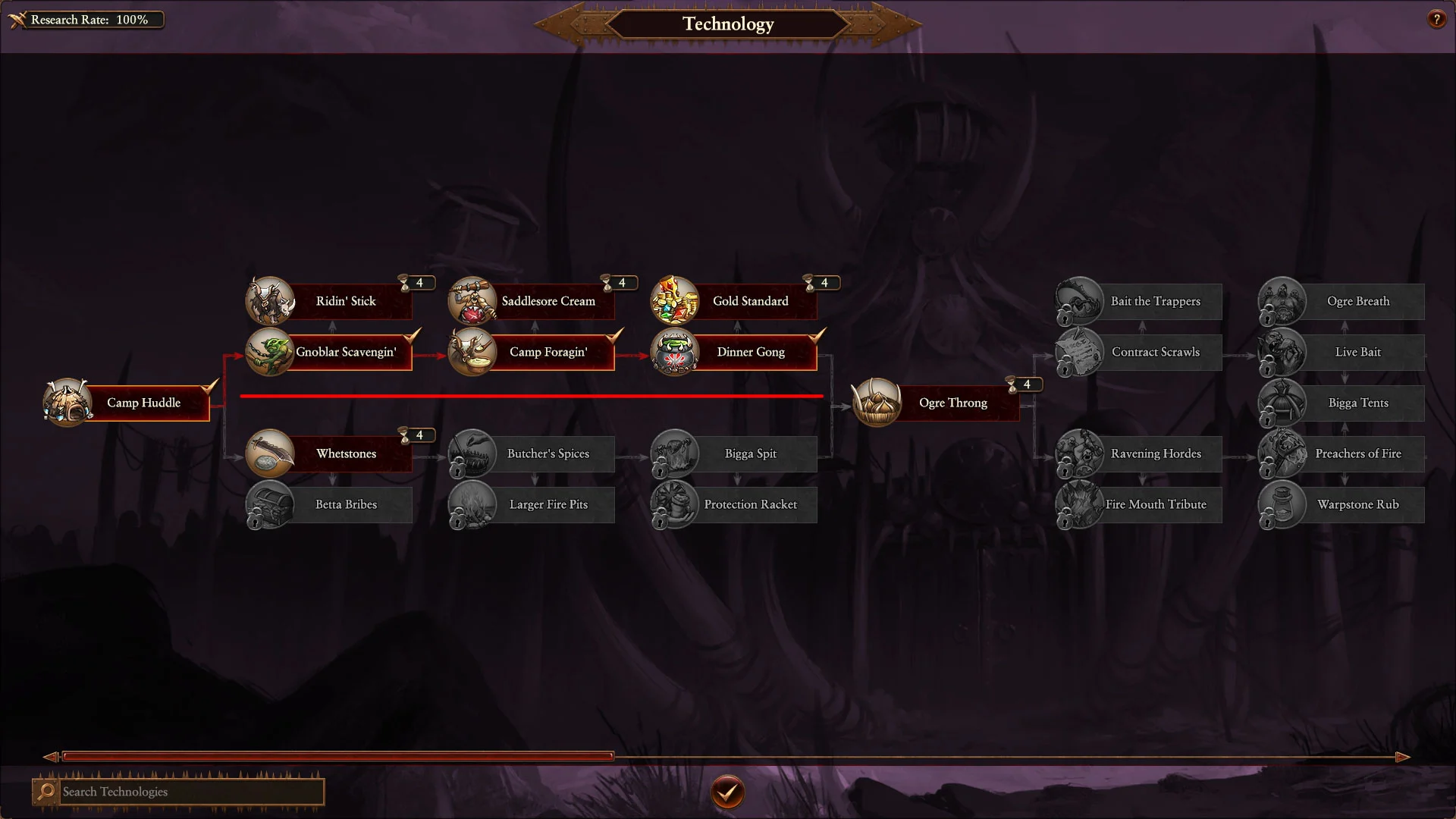1456x819 pixels.
Task: Click the Bait the Trappers technology
Action: click(1155, 301)
